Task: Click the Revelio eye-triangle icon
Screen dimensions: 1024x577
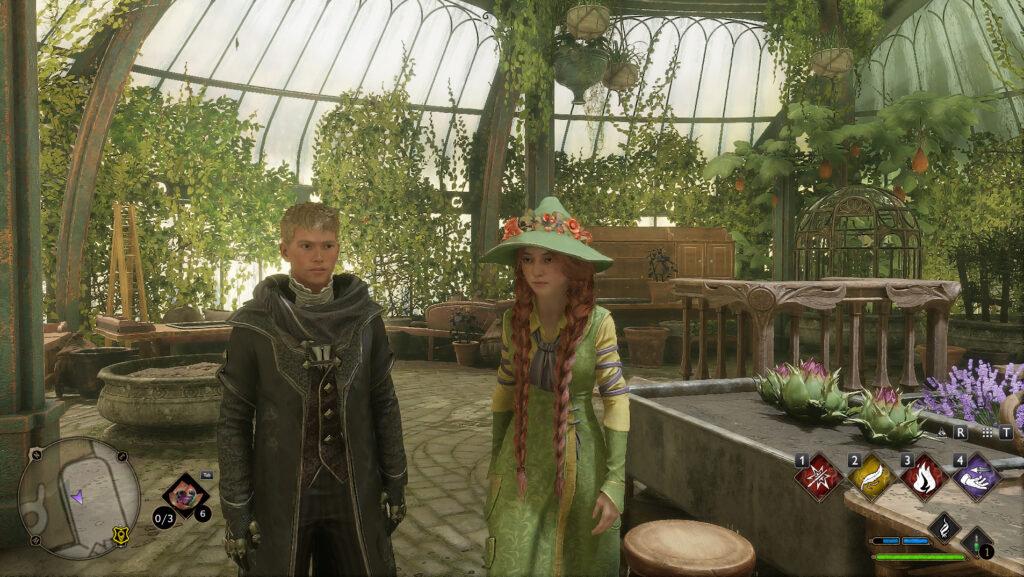Action: [x=940, y=433]
